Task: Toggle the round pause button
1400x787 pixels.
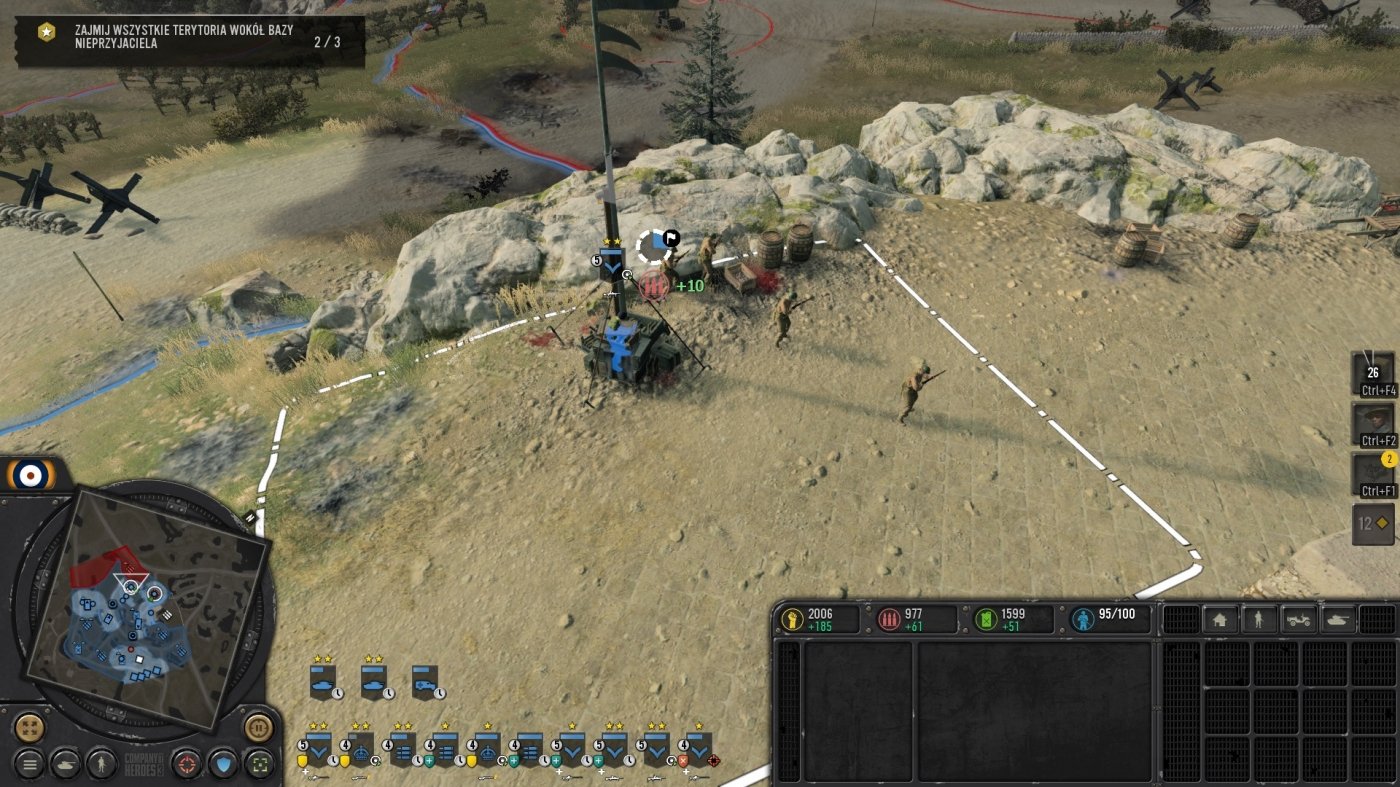Action: click(258, 727)
